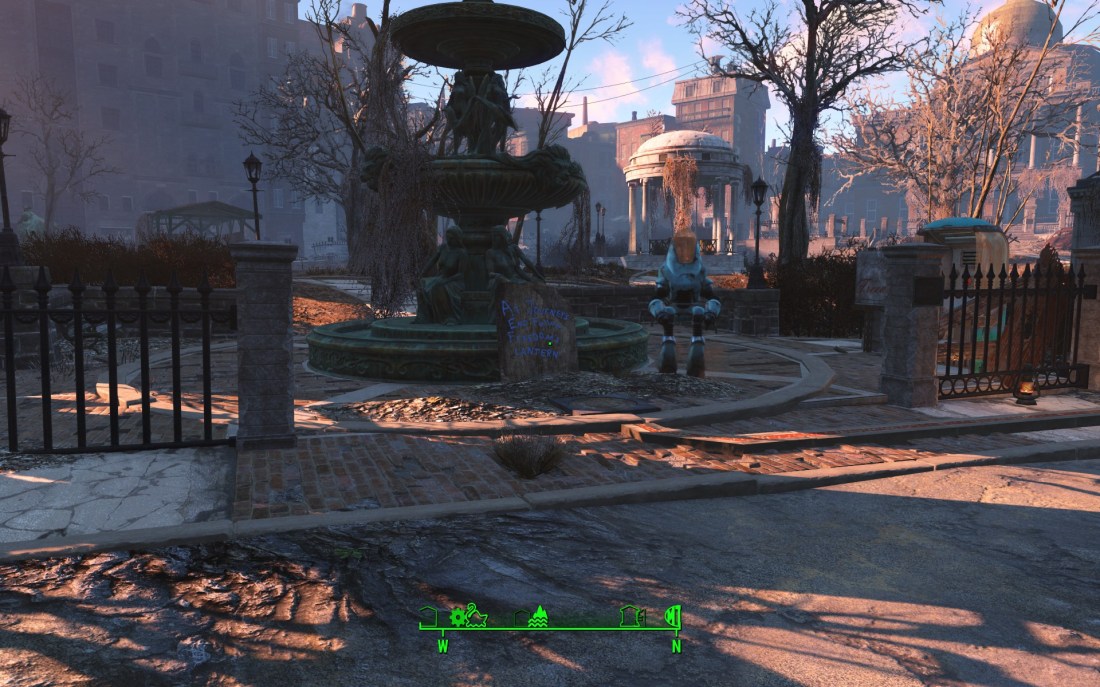The image size is (1100, 687).
Task: Click the gear marker on the compass
Action: [x=458, y=616]
